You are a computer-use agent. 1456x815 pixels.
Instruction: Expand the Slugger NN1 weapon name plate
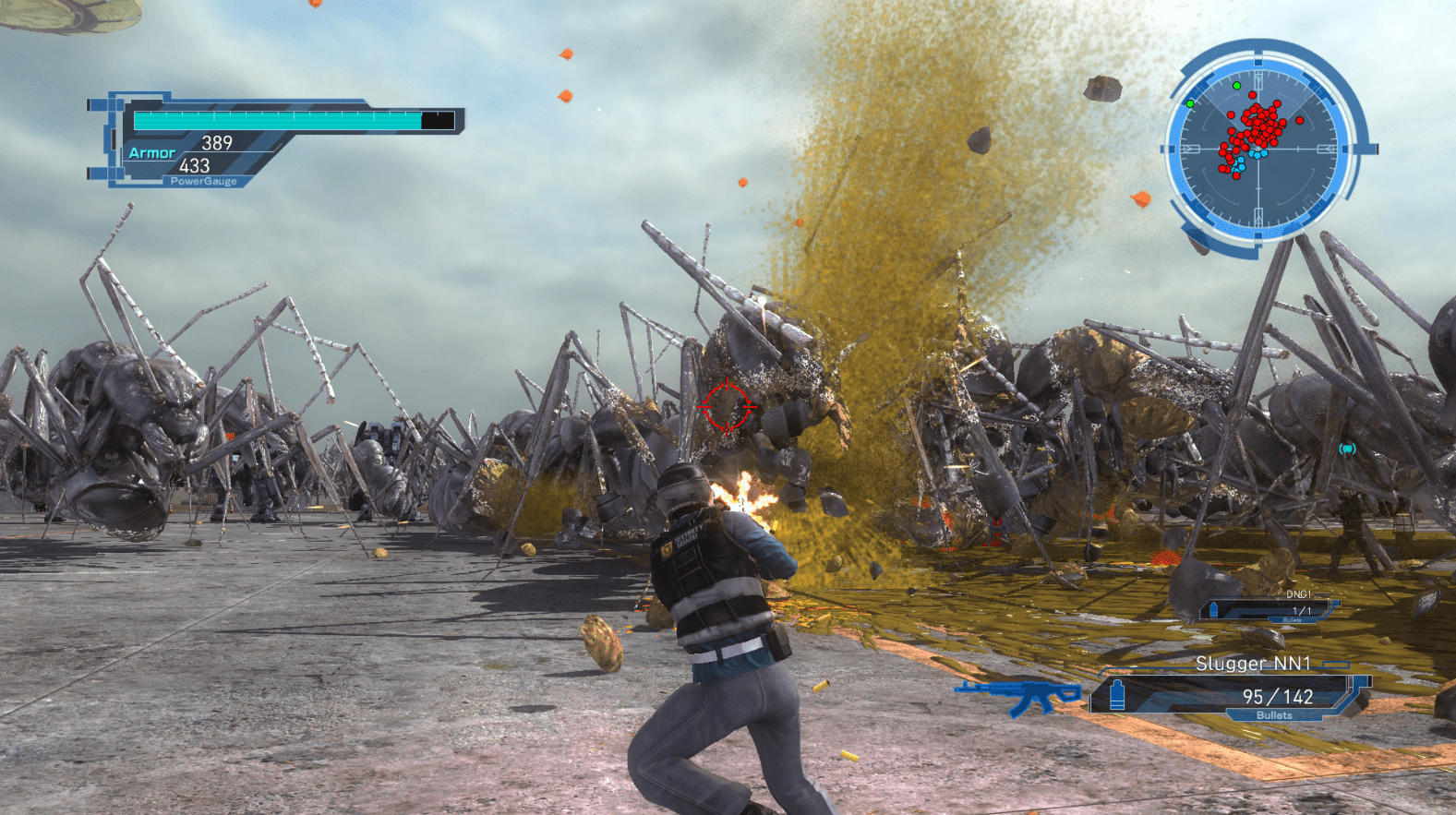click(1256, 664)
